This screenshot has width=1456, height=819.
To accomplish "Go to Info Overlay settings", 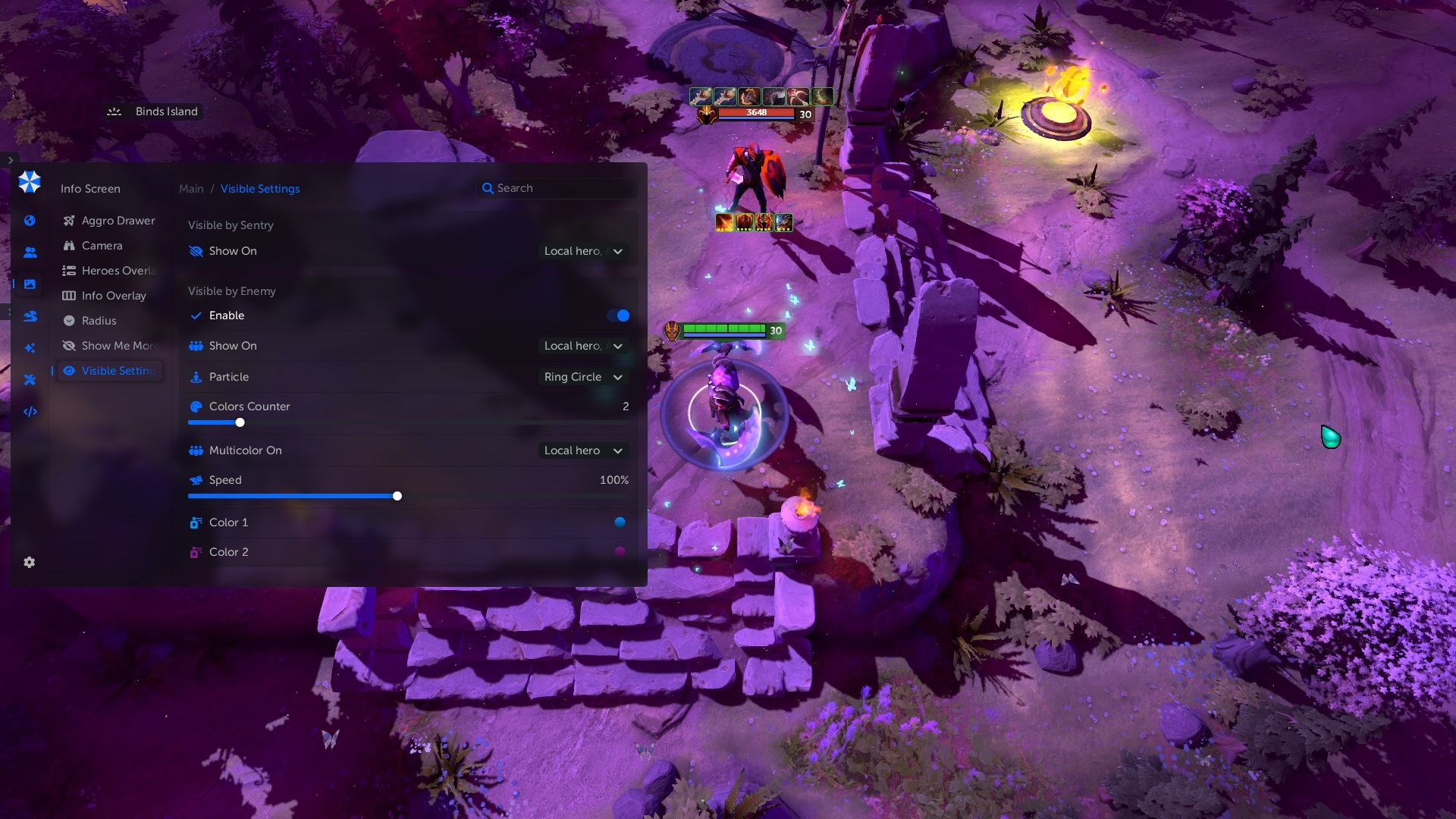I will [x=113, y=296].
